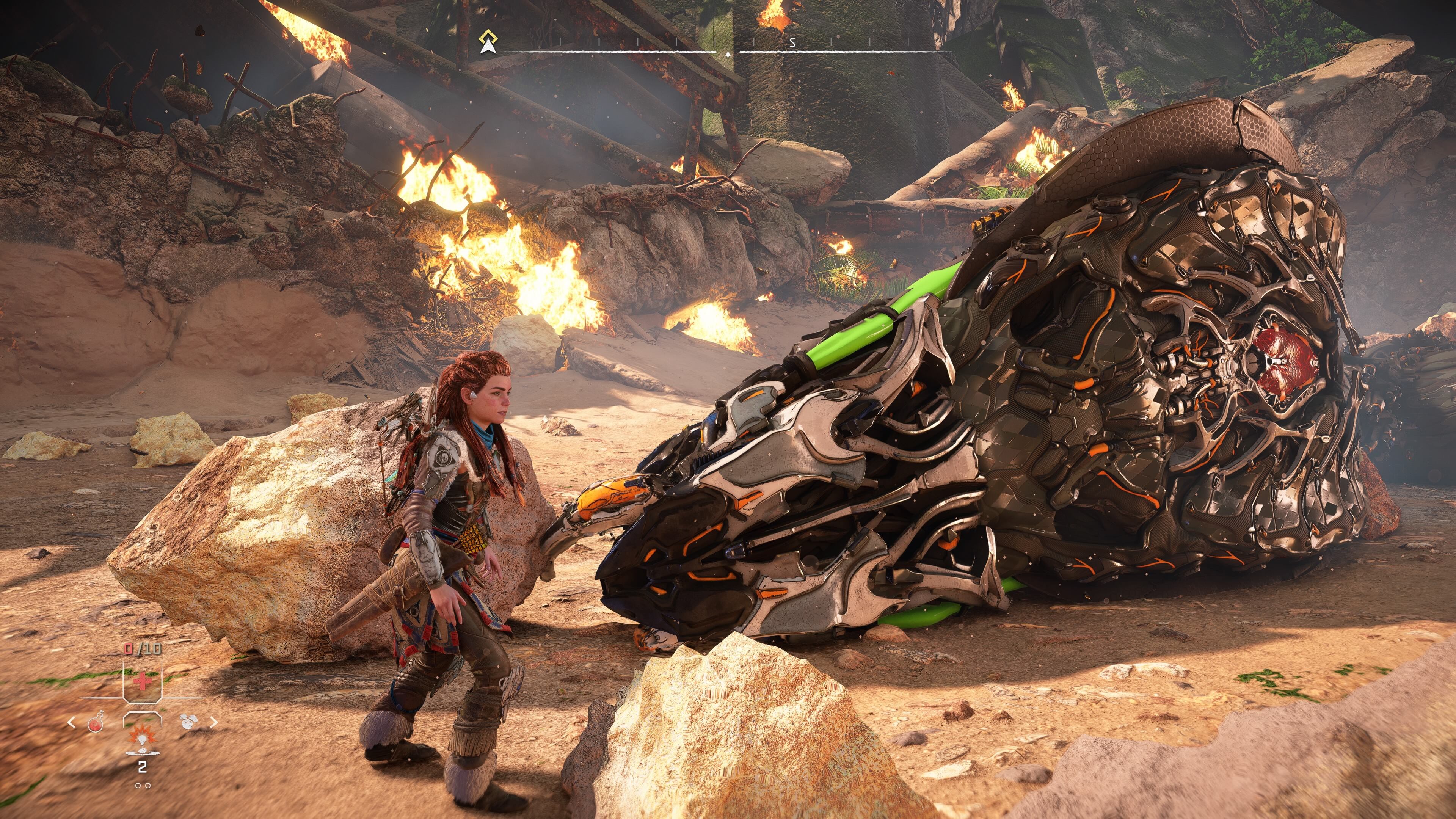Toggle the second tool slot dot
1456x819 pixels.
click(x=147, y=786)
